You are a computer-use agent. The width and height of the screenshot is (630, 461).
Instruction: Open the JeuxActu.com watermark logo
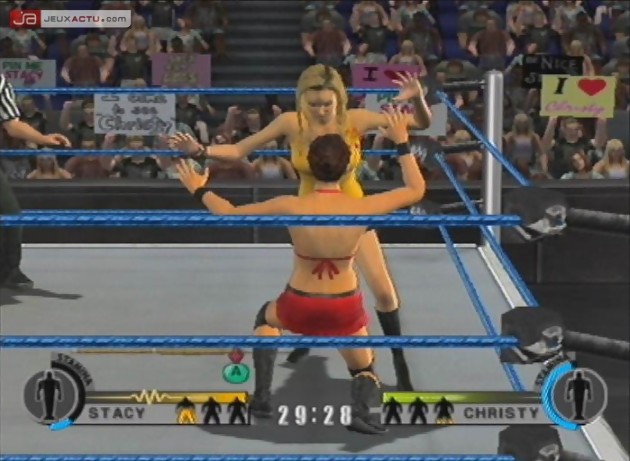(x=71, y=18)
